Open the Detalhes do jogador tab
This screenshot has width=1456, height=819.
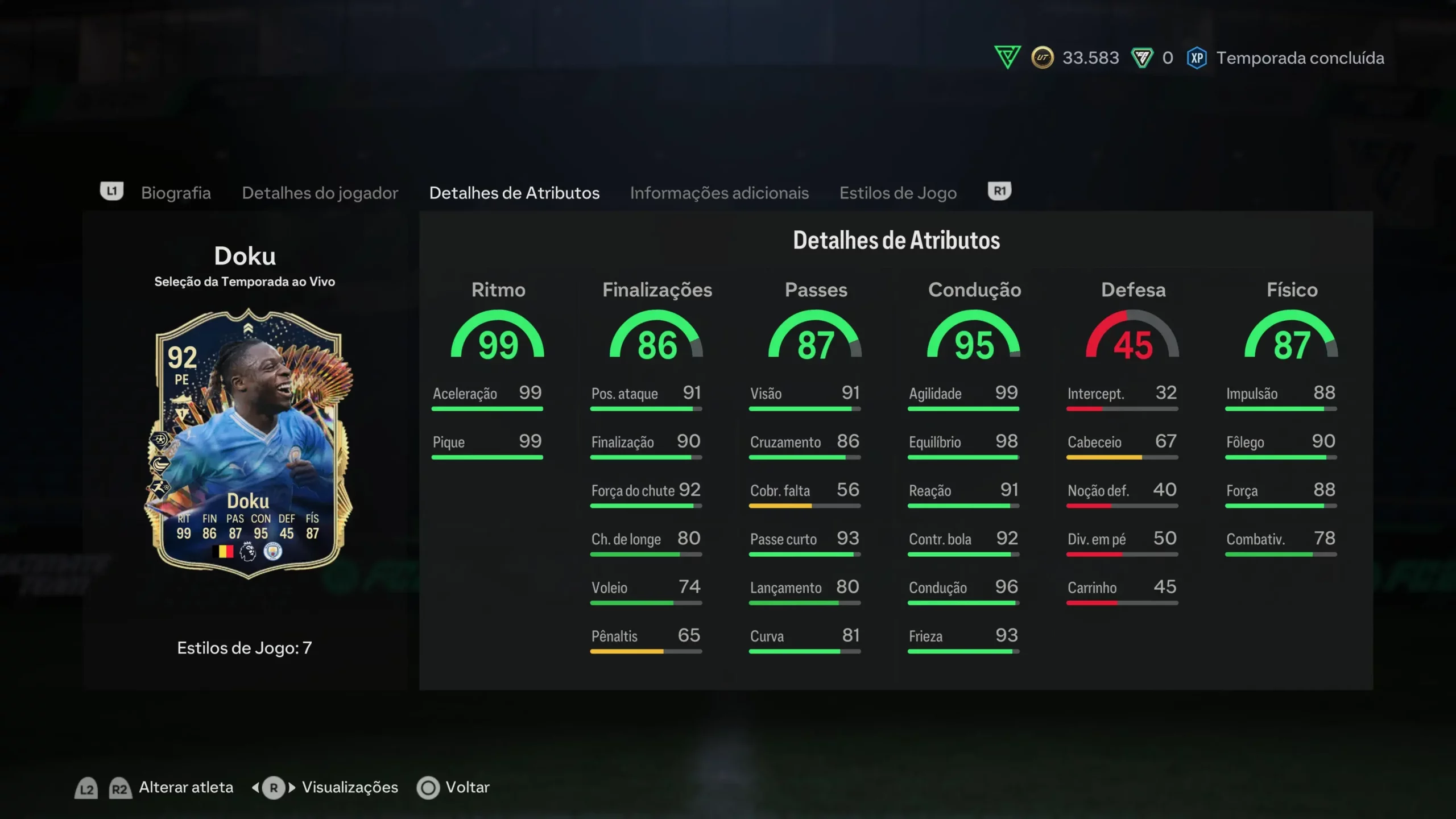tap(320, 193)
